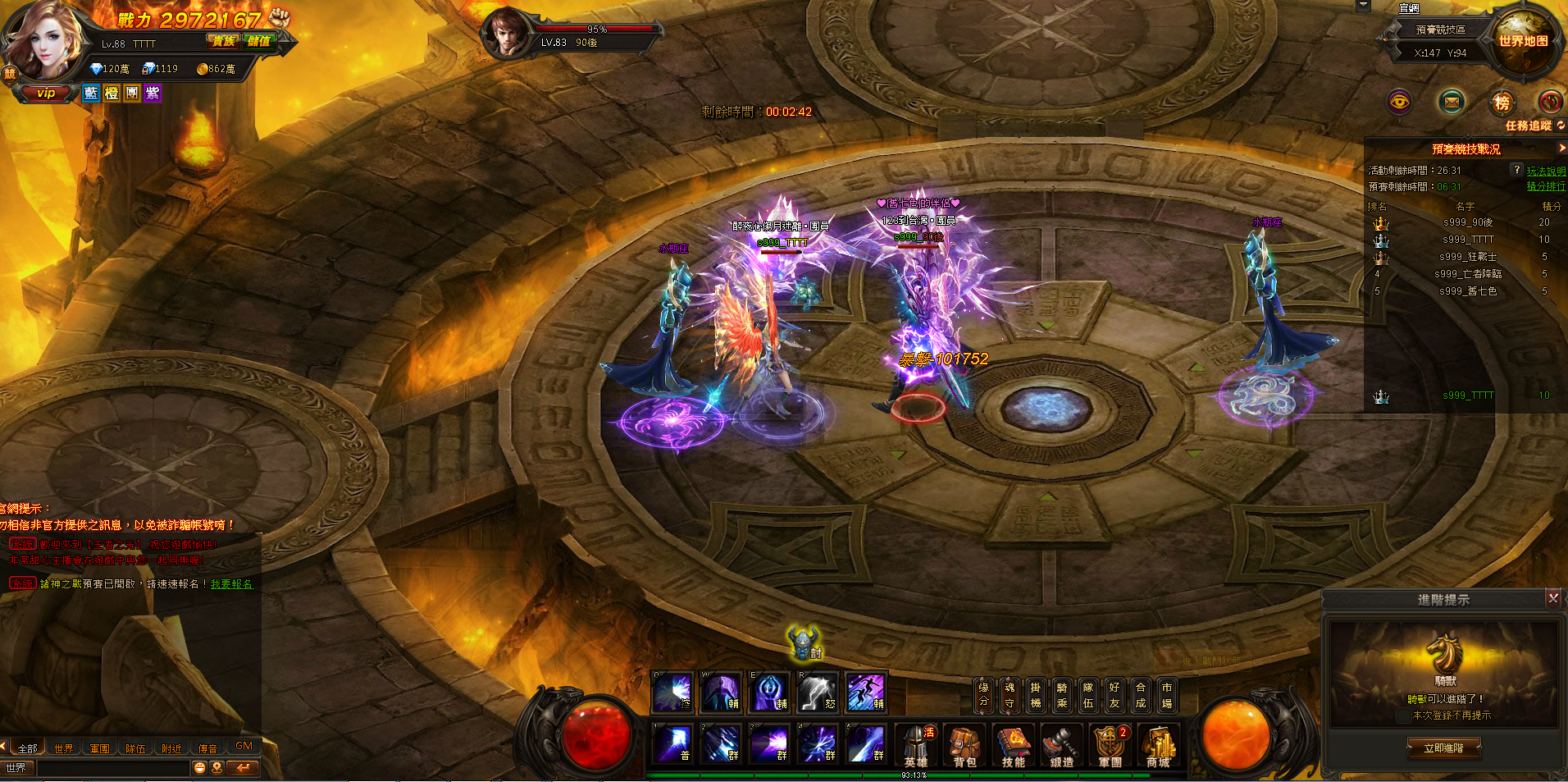Open the 背包 backpack inventory
The image size is (1568, 782).
click(964, 745)
